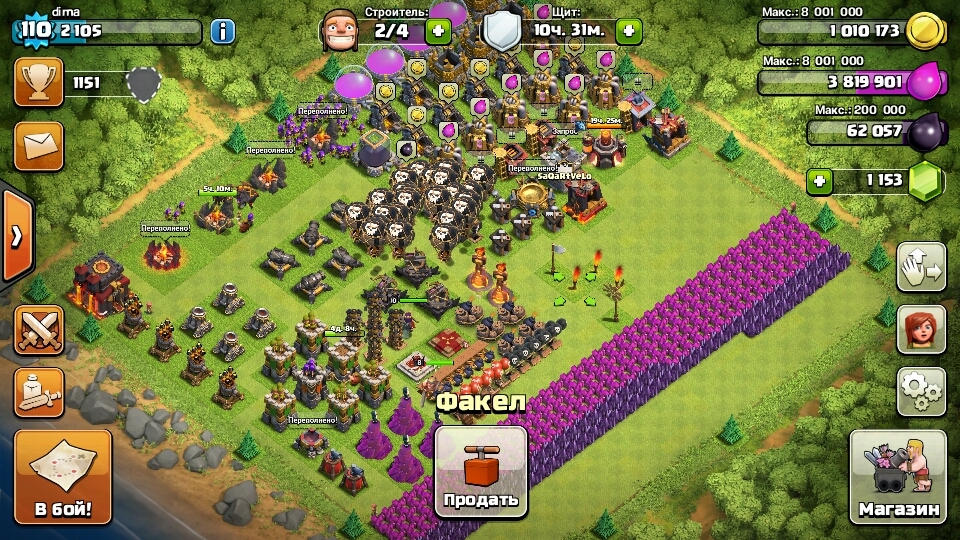Add a builder with the green plus
960x540 pixels.
pyautogui.click(x=438, y=31)
